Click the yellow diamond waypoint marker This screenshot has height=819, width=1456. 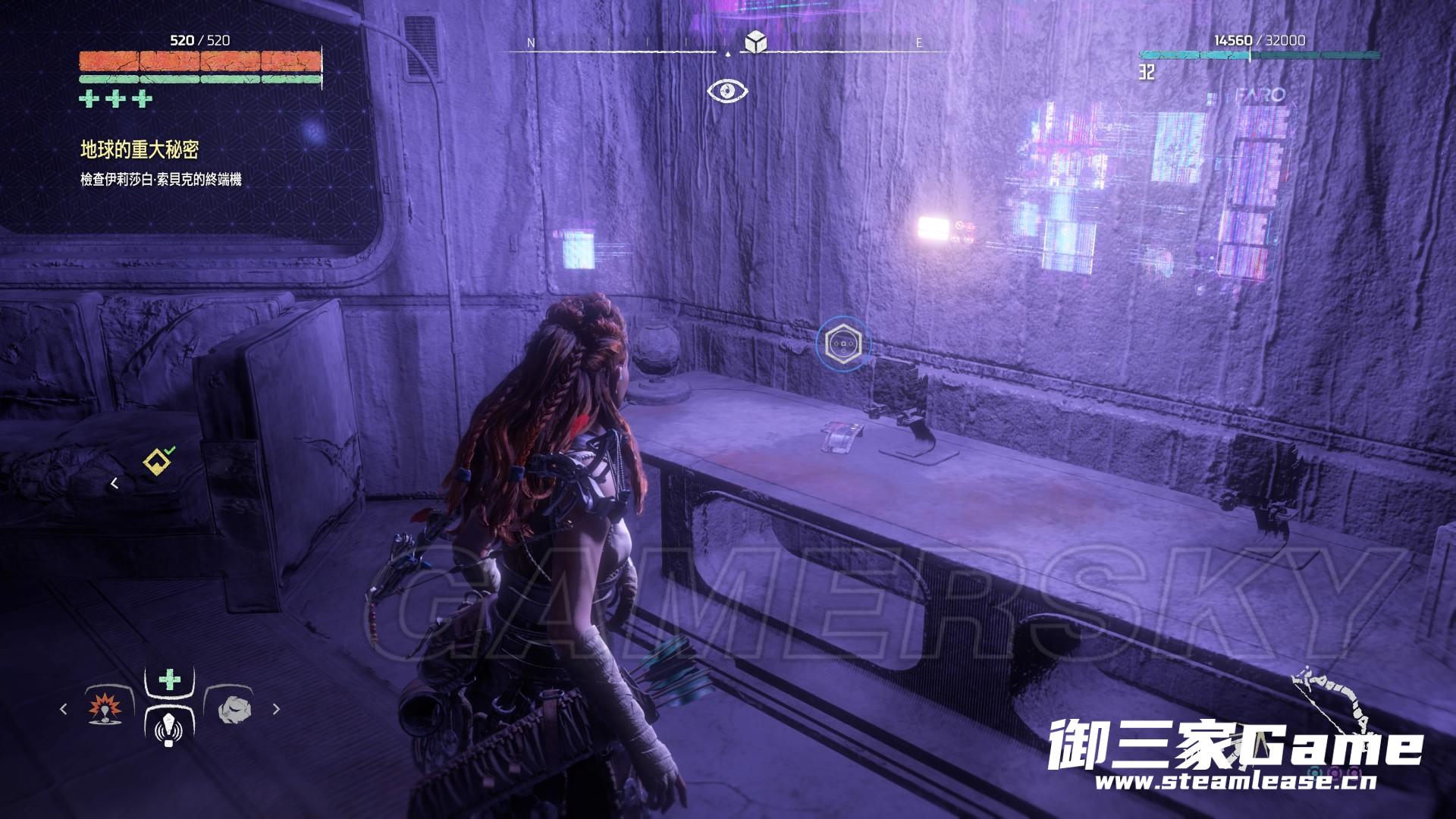point(158,460)
